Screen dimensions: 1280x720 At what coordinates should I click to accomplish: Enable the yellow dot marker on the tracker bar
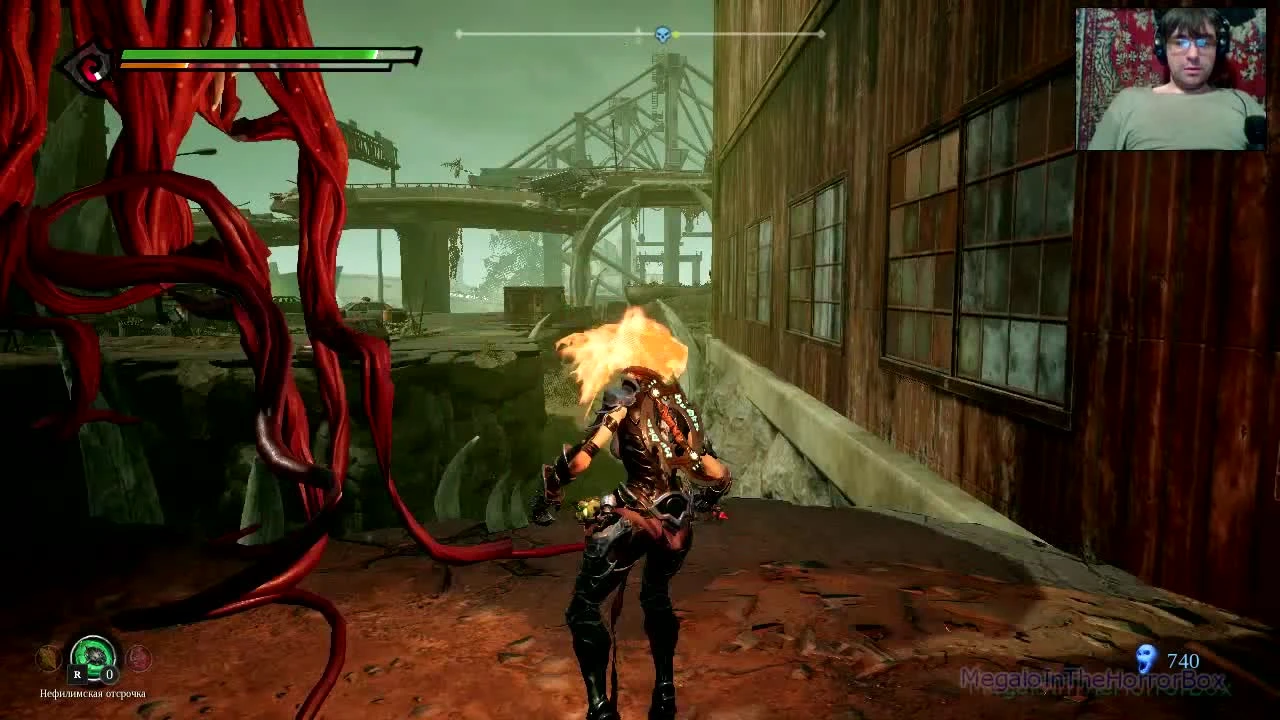pos(676,34)
